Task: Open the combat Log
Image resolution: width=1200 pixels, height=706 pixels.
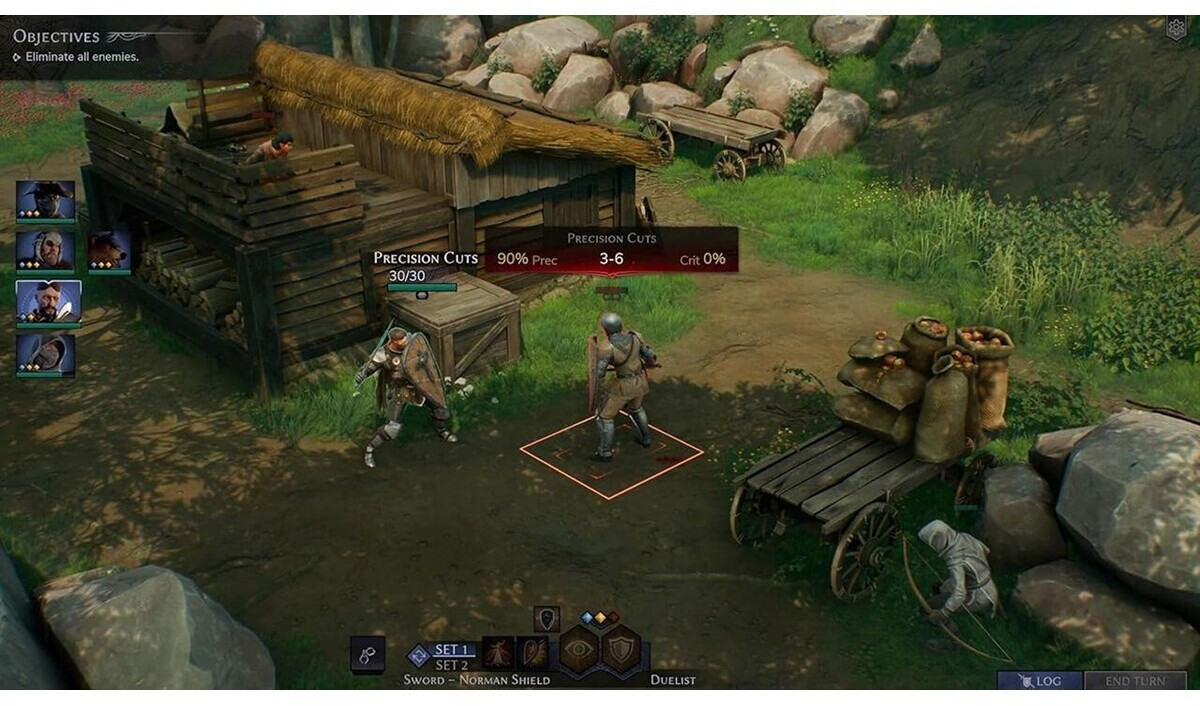Action: (x=1039, y=681)
